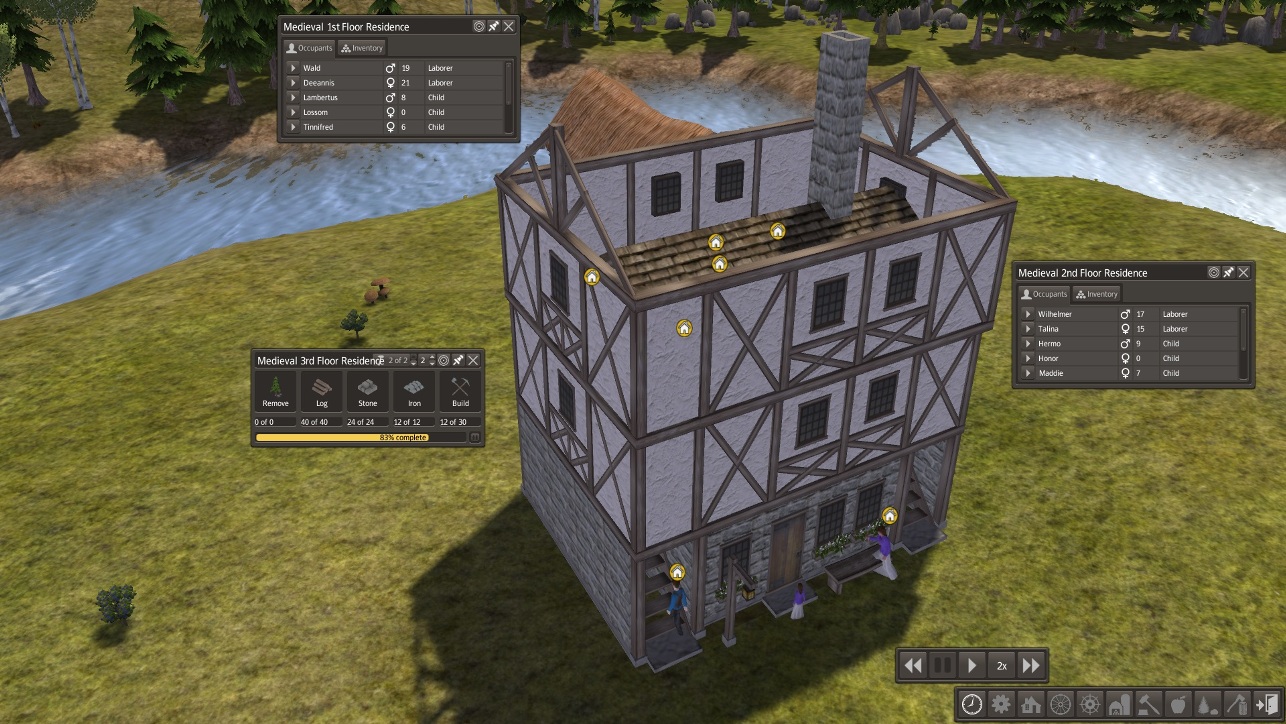Open the housing menu with house icon
Image resolution: width=1286 pixels, height=724 pixels.
[x=1031, y=704]
